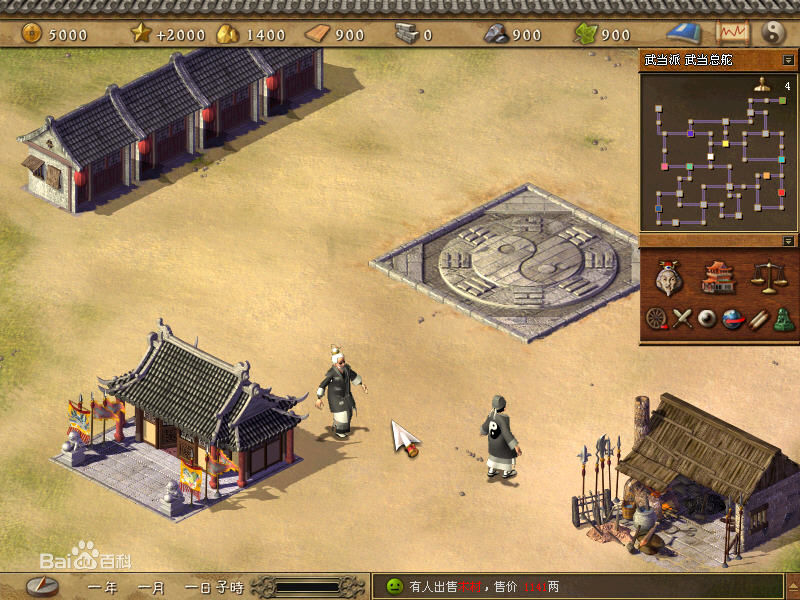The image size is (800, 600).
Task: Toggle the command panel dropdown arrow
Action: click(789, 241)
